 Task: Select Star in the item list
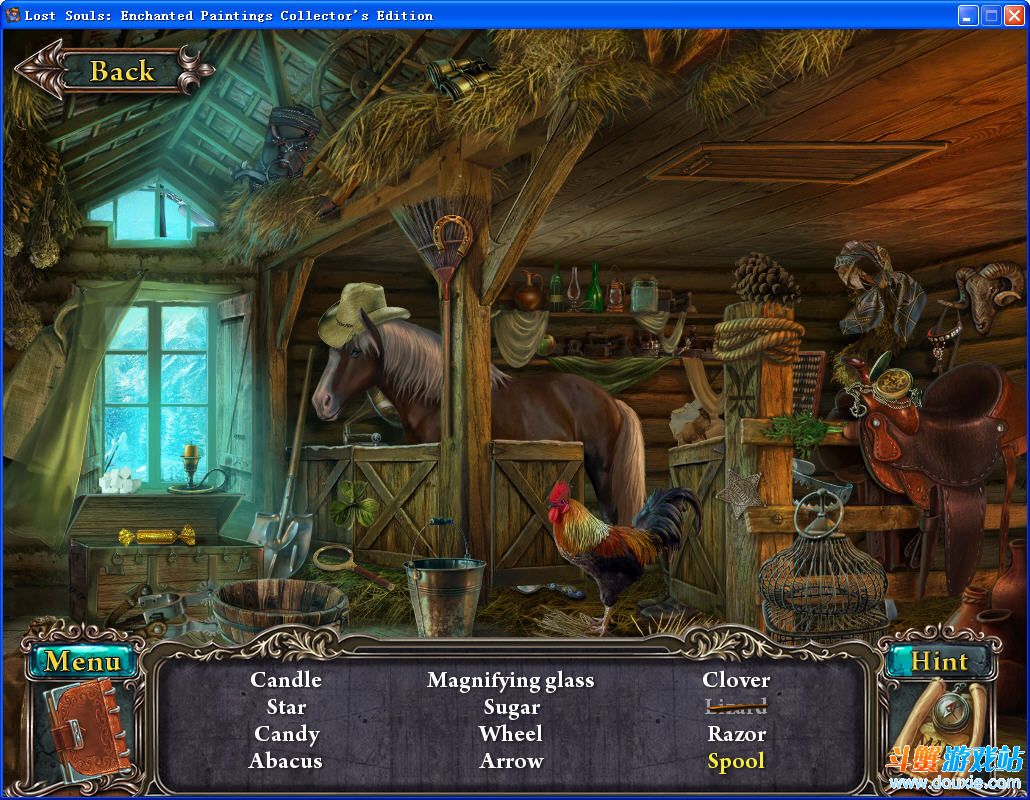(286, 707)
